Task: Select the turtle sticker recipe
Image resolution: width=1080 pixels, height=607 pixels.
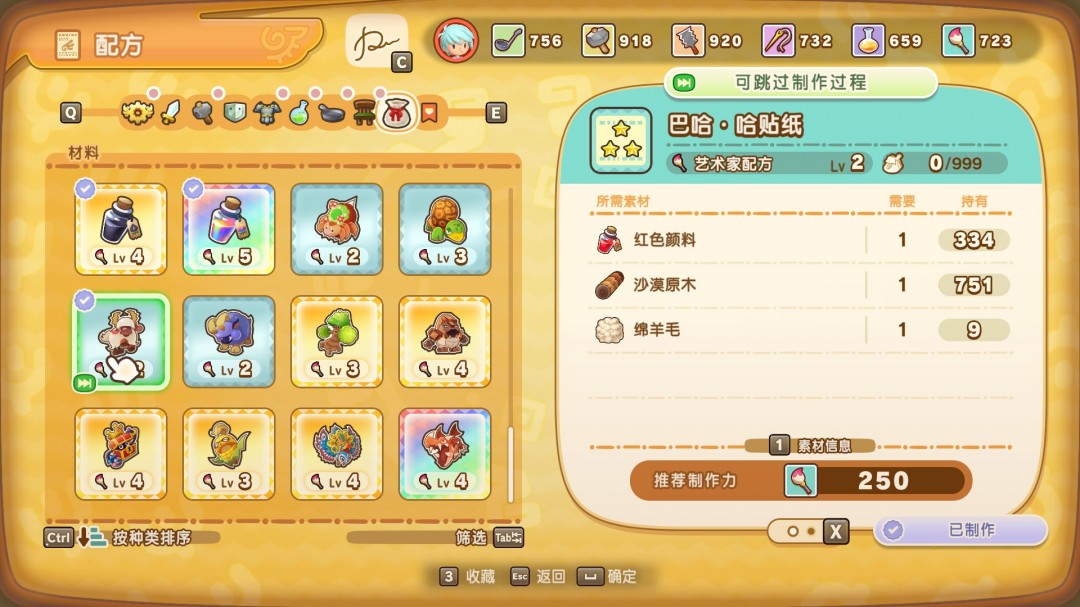Action: point(445,229)
